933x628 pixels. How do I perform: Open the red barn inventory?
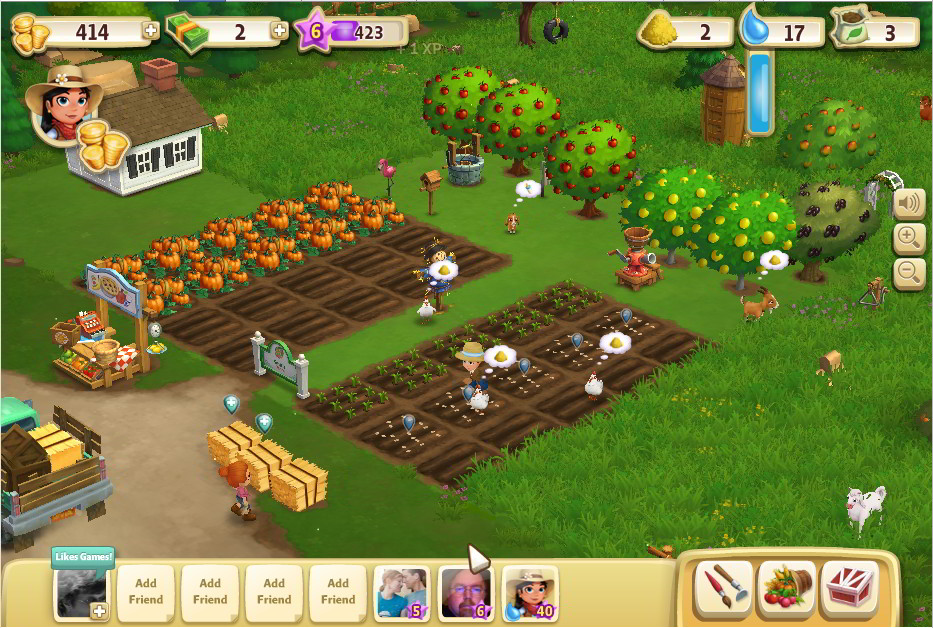click(x=849, y=588)
